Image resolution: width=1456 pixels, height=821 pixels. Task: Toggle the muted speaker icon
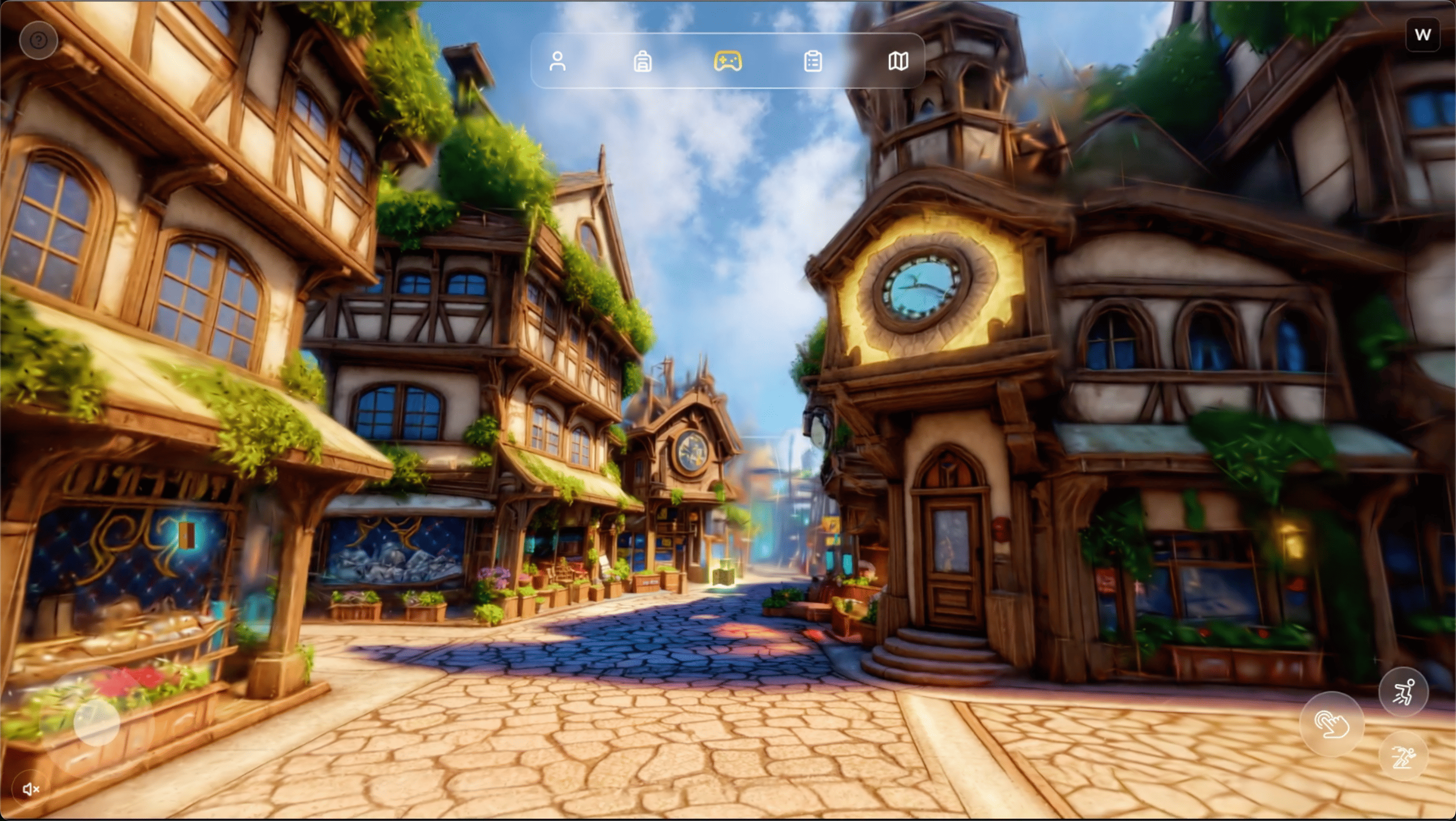[31, 789]
